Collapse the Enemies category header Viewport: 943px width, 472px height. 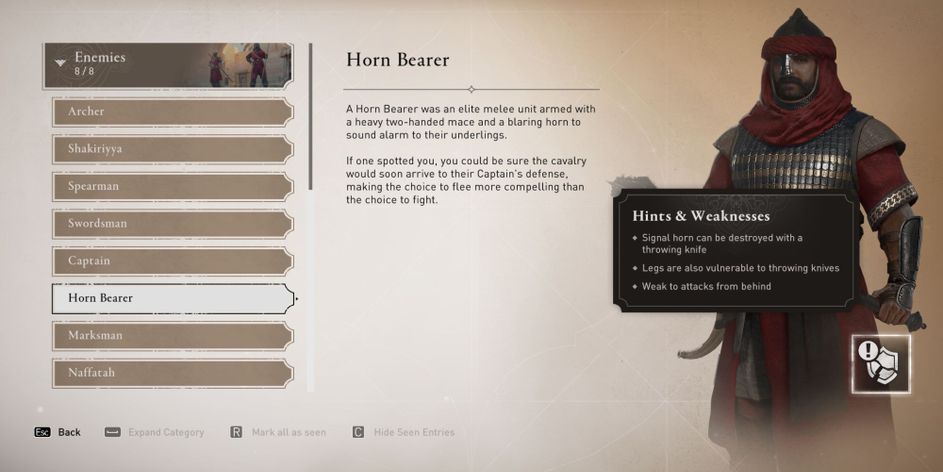pyautogui.click(x=168, y=65)
